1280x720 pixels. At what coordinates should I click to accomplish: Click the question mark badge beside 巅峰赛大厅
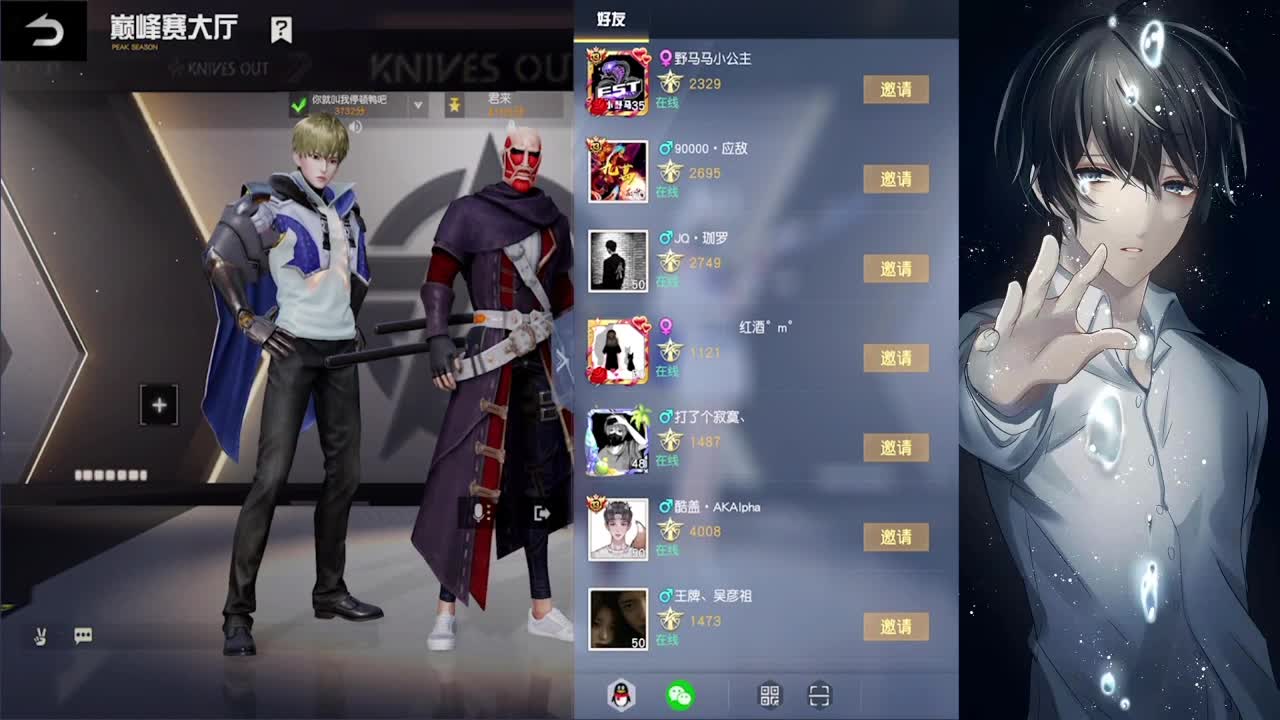point(281,30)
